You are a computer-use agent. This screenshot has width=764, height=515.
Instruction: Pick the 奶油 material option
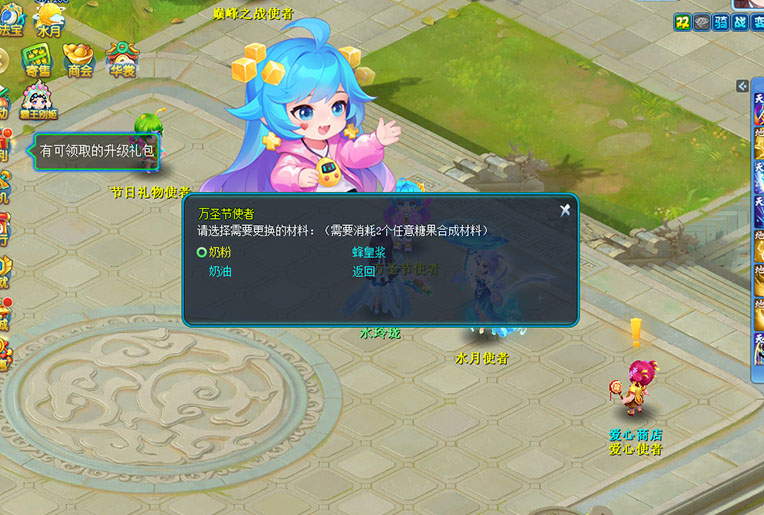[x=219, y=271]
